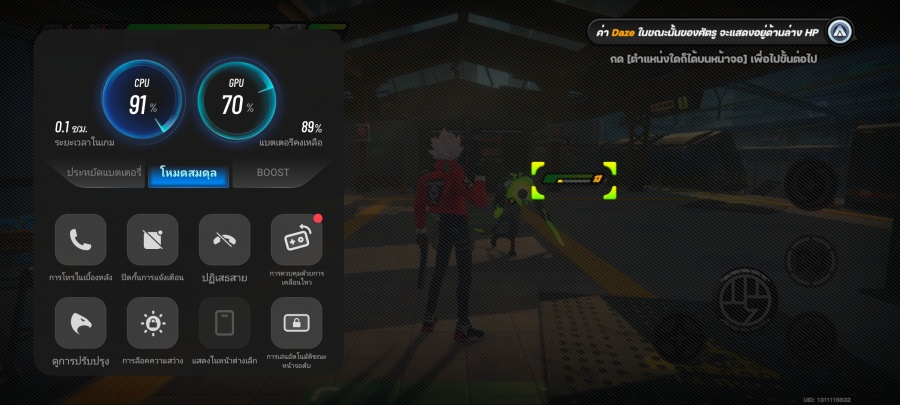Image resolution: width=900 pixels, height=405 pixels.
Task: Tap the screen-off lock play option
Action: click(296, 323)
